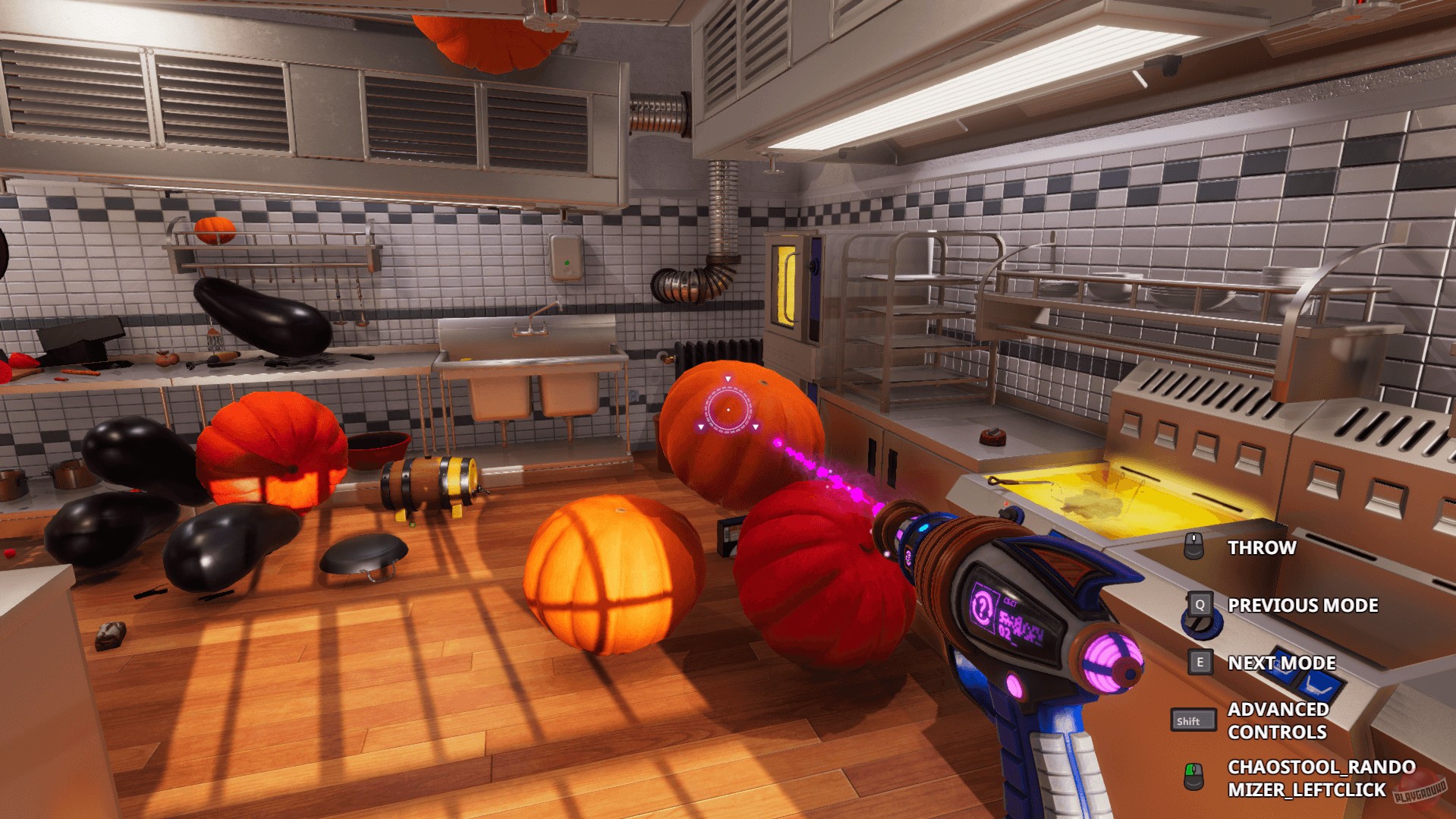Click the top triangle marker on the targeting reticle
Viewport: 1456px width, 819px height.
pyautogui.click(x=728, y=379)
